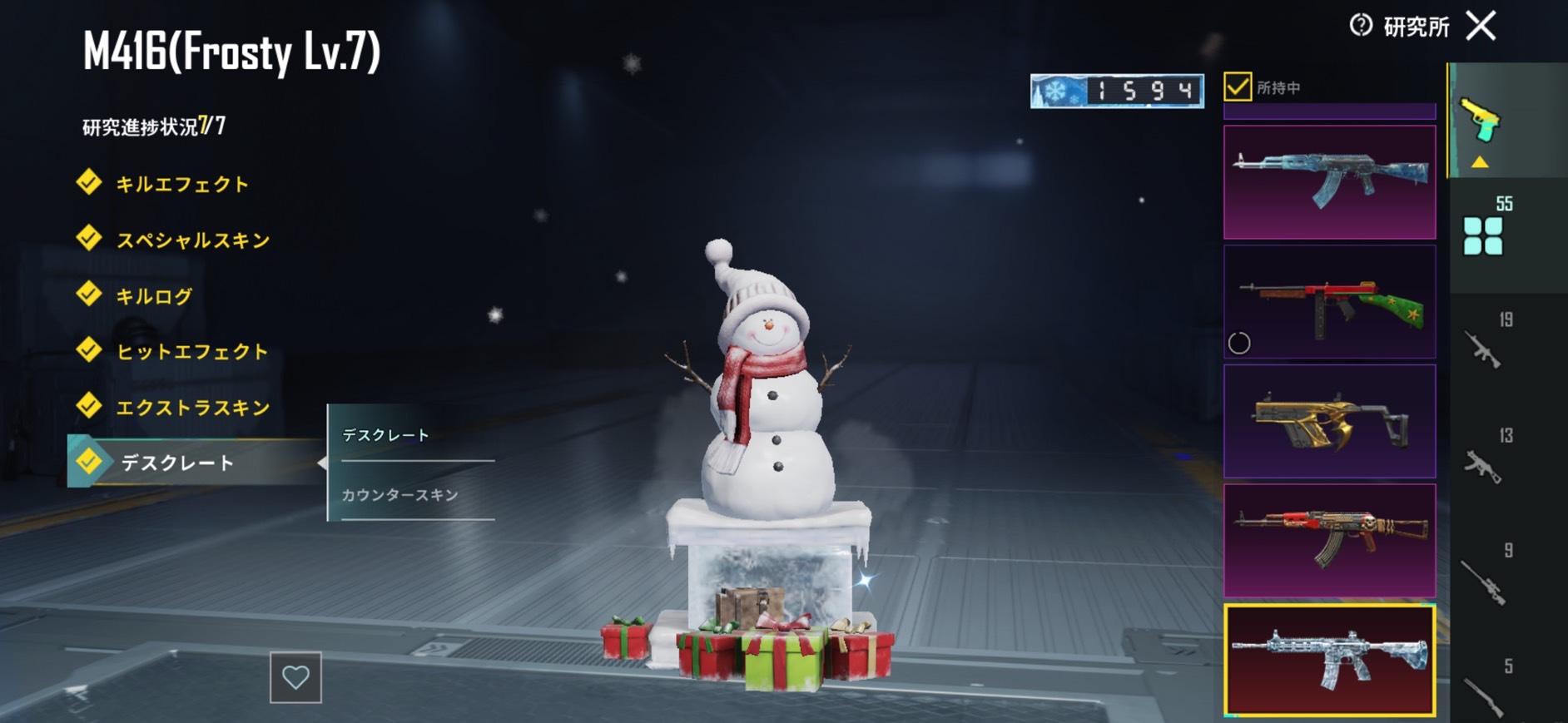Switch to the yellow pistol category tab
The height and width of the screenshot is (723, 1568).
[1481, 122]
